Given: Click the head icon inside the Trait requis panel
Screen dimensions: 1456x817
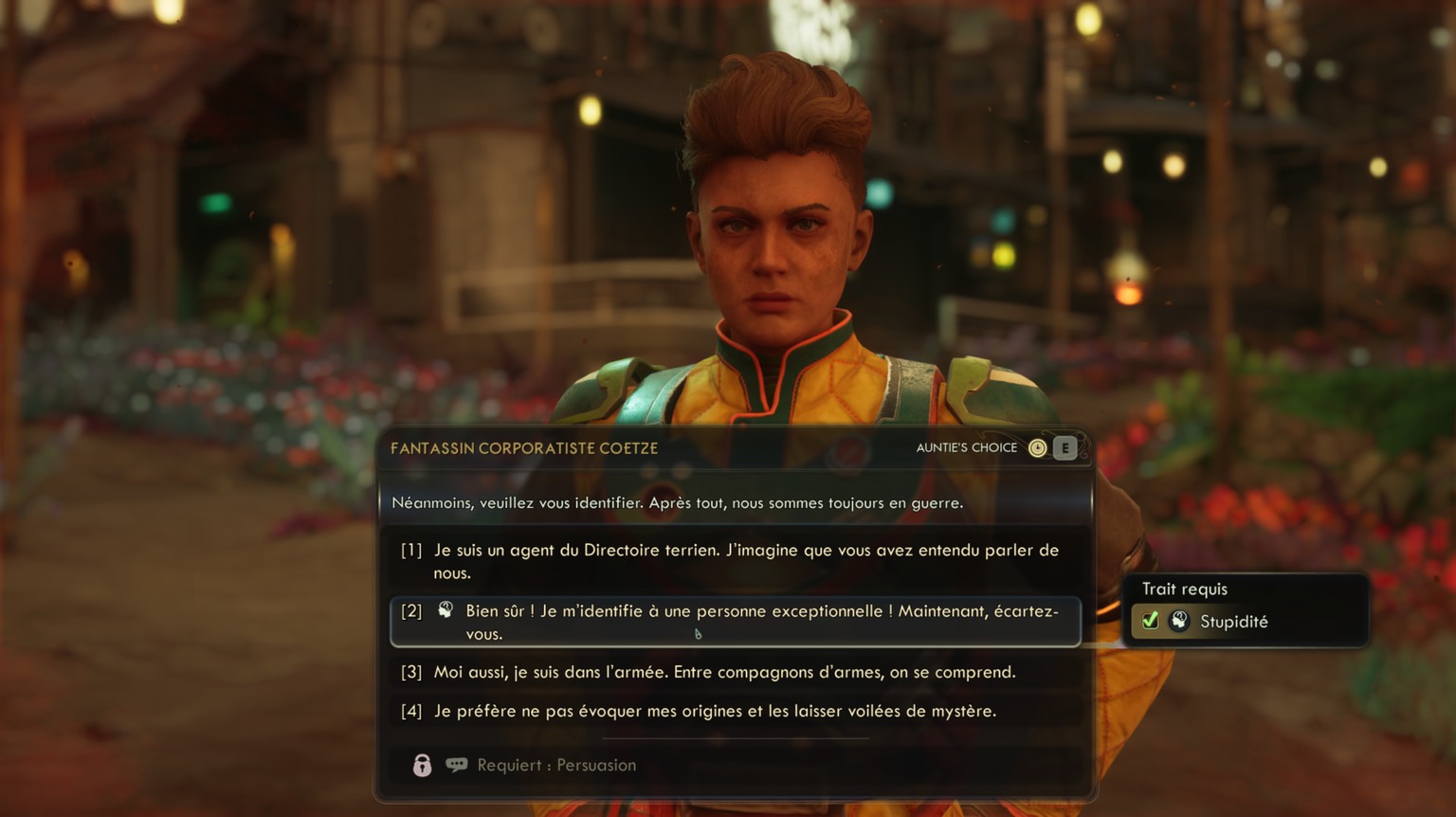Looking at the screenshot, I should tap(1178, 621).
